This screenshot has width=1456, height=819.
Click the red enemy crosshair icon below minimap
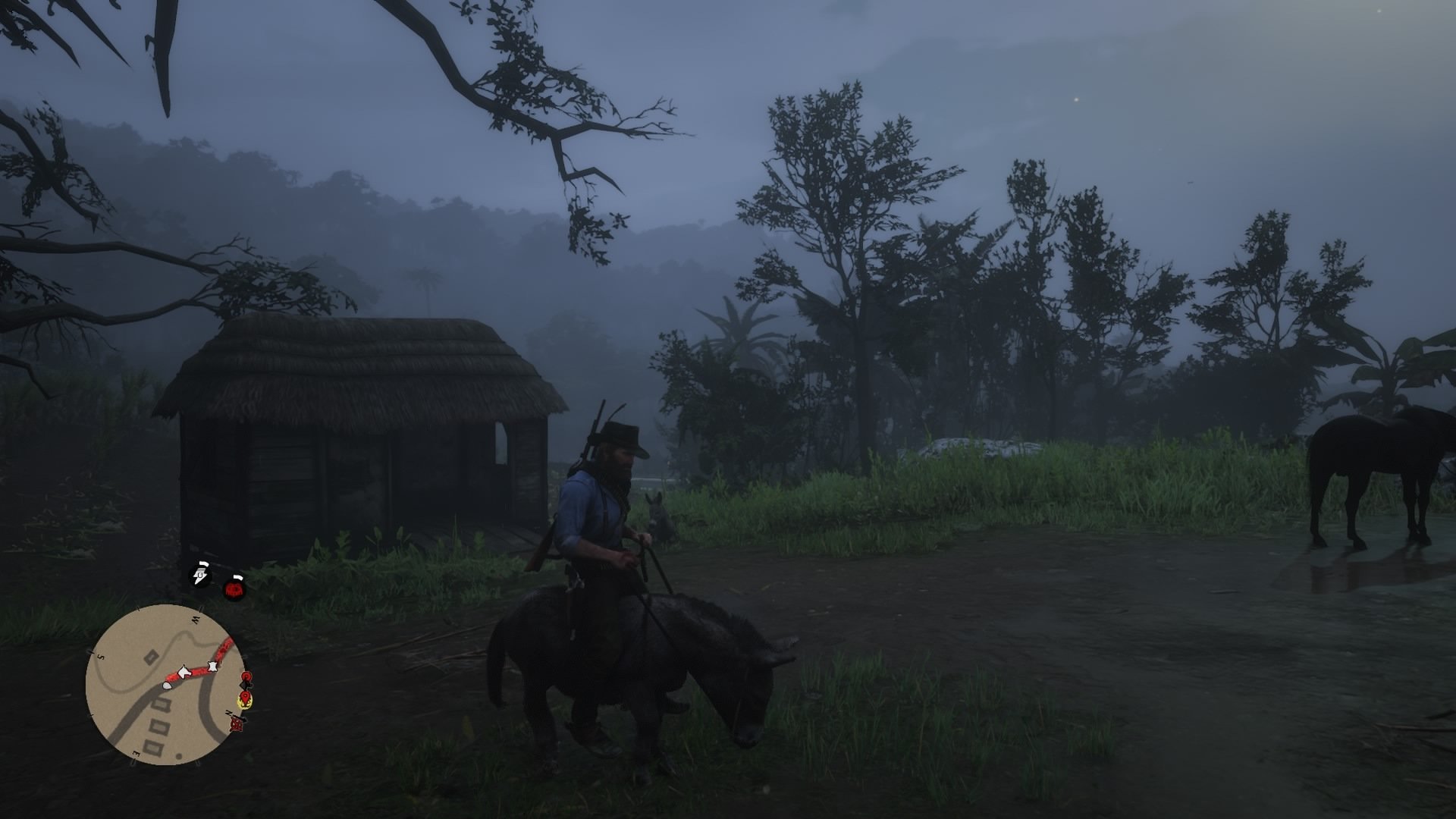pos(236,726)
